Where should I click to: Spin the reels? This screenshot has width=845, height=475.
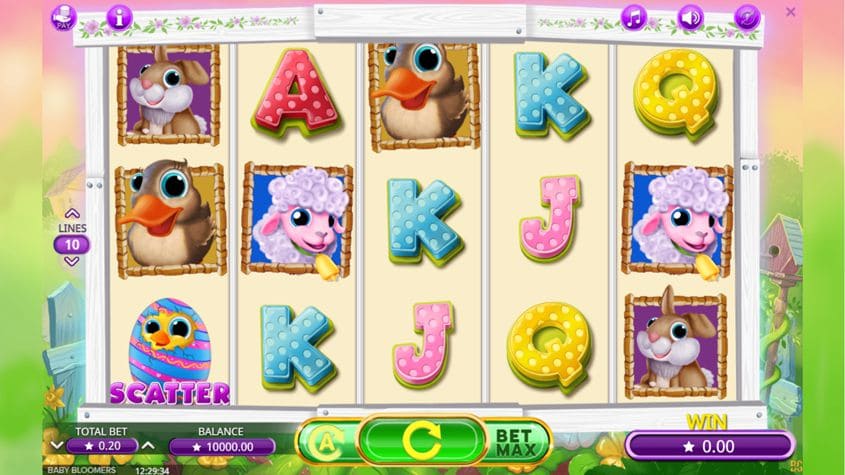point(421,440)
